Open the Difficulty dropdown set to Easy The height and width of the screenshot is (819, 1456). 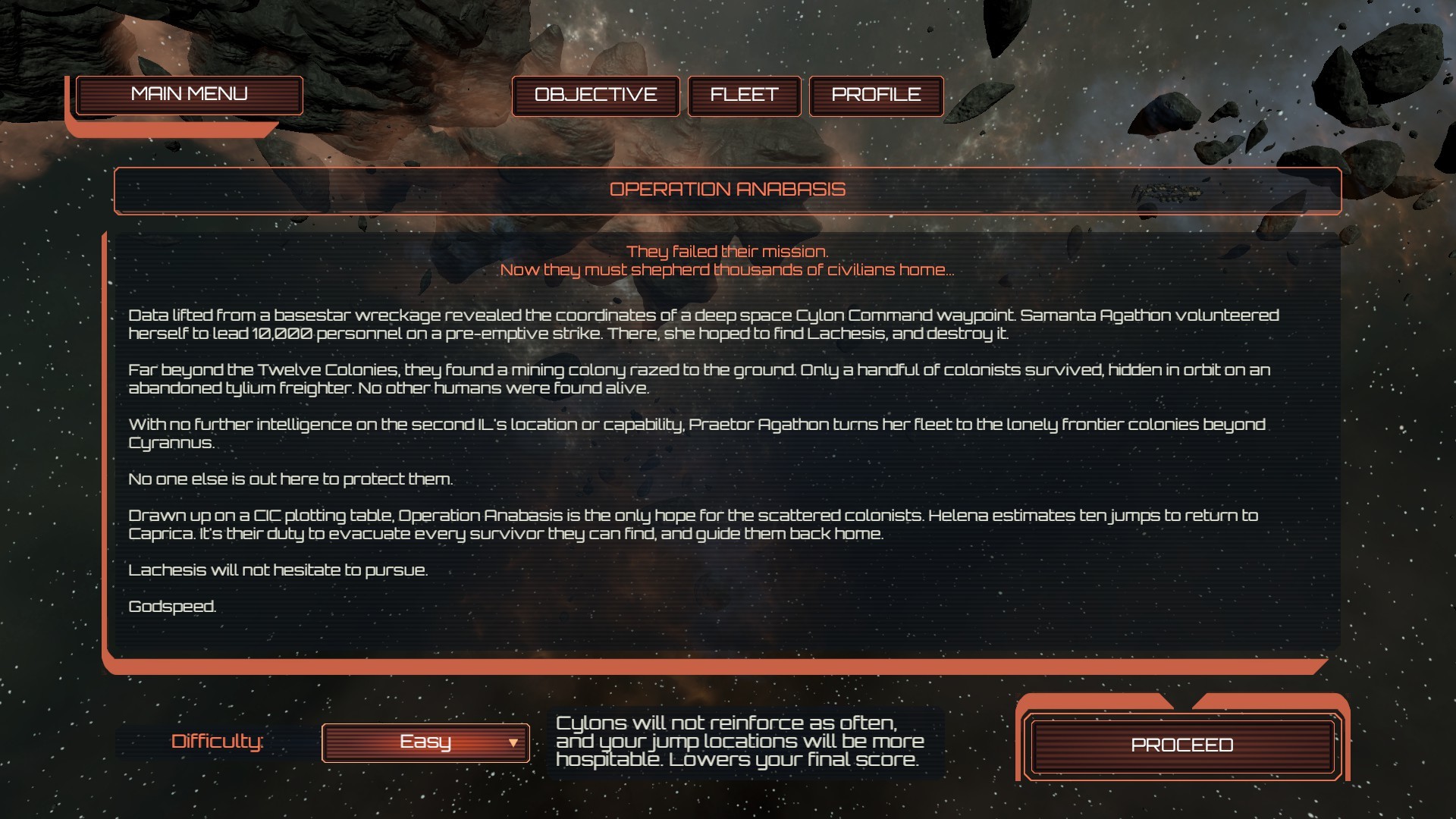click(425, 742)
